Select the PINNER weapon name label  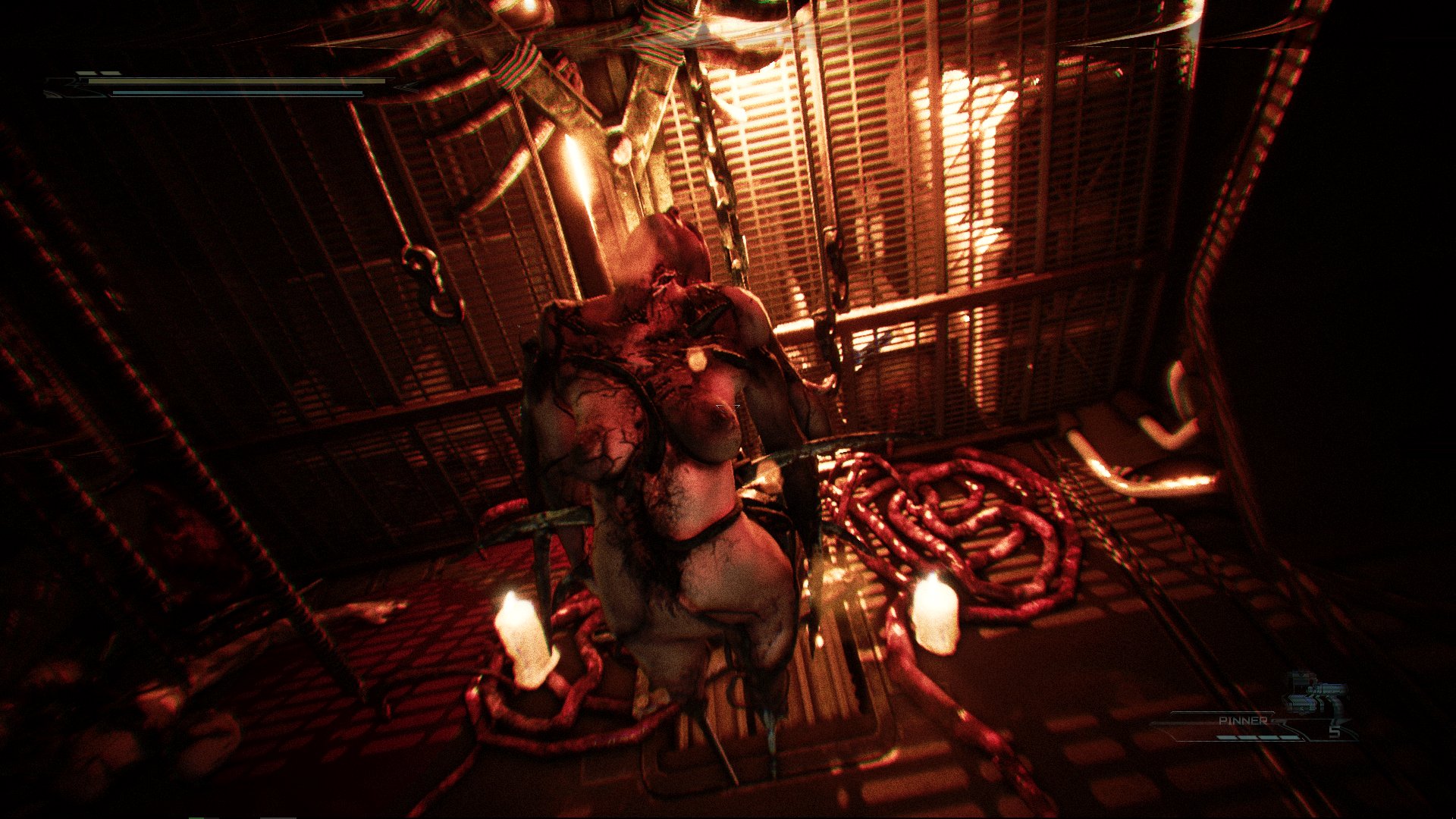pyautogui.click(x=1244, y=720)
